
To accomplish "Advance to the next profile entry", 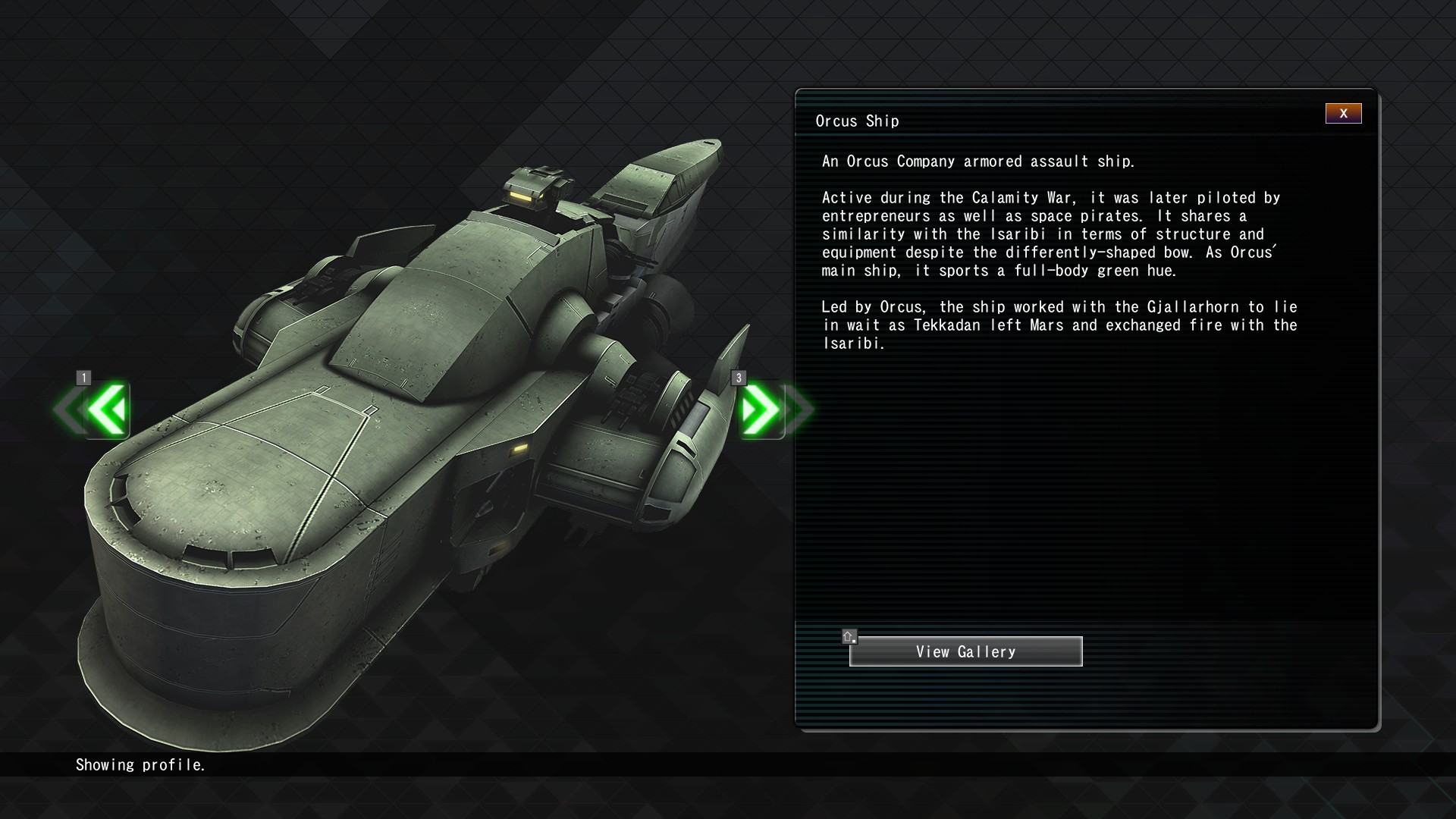I will (x=761, y=410).
